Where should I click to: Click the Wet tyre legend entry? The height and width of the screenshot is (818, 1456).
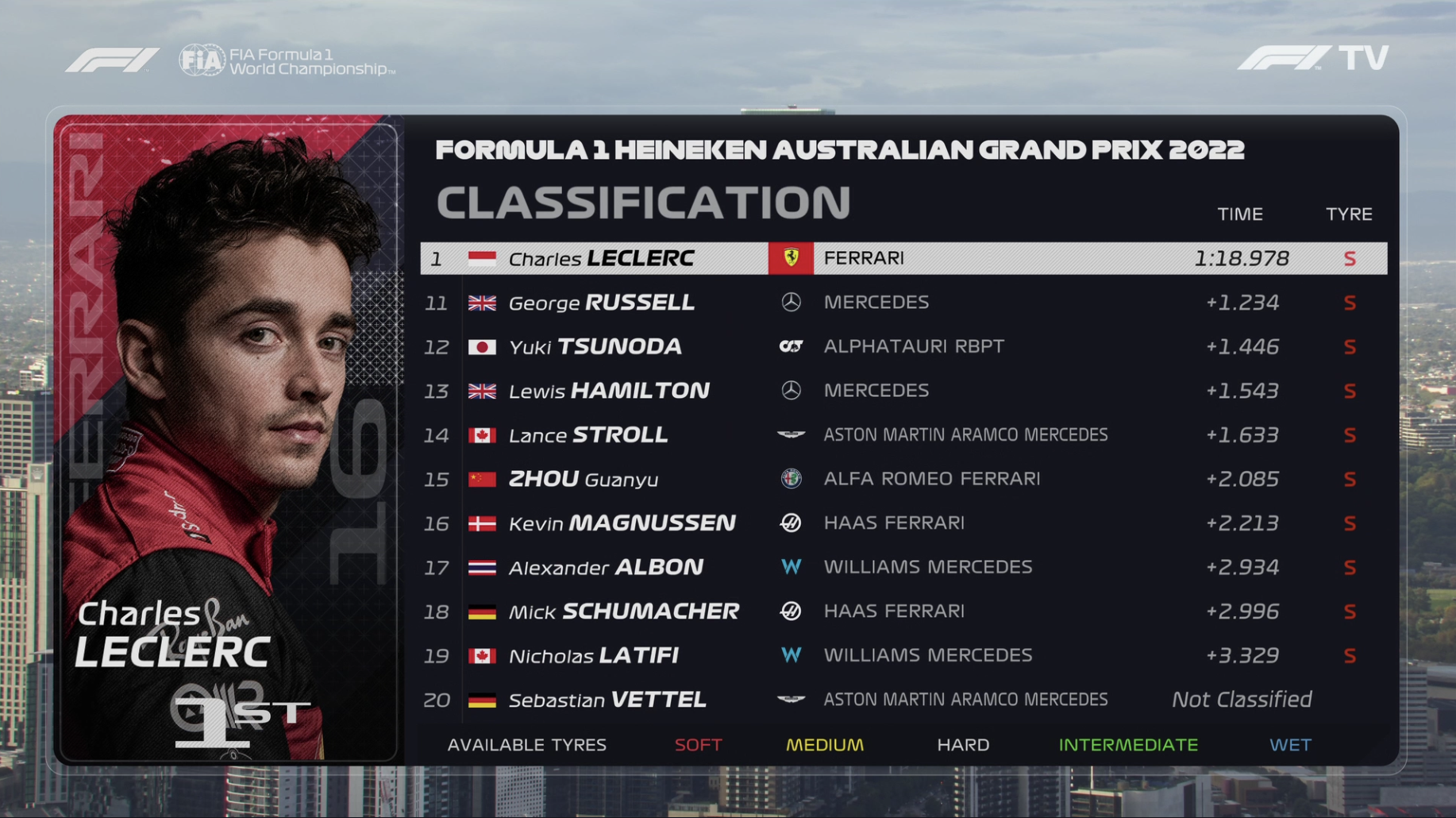click(x=1290, y=745)
